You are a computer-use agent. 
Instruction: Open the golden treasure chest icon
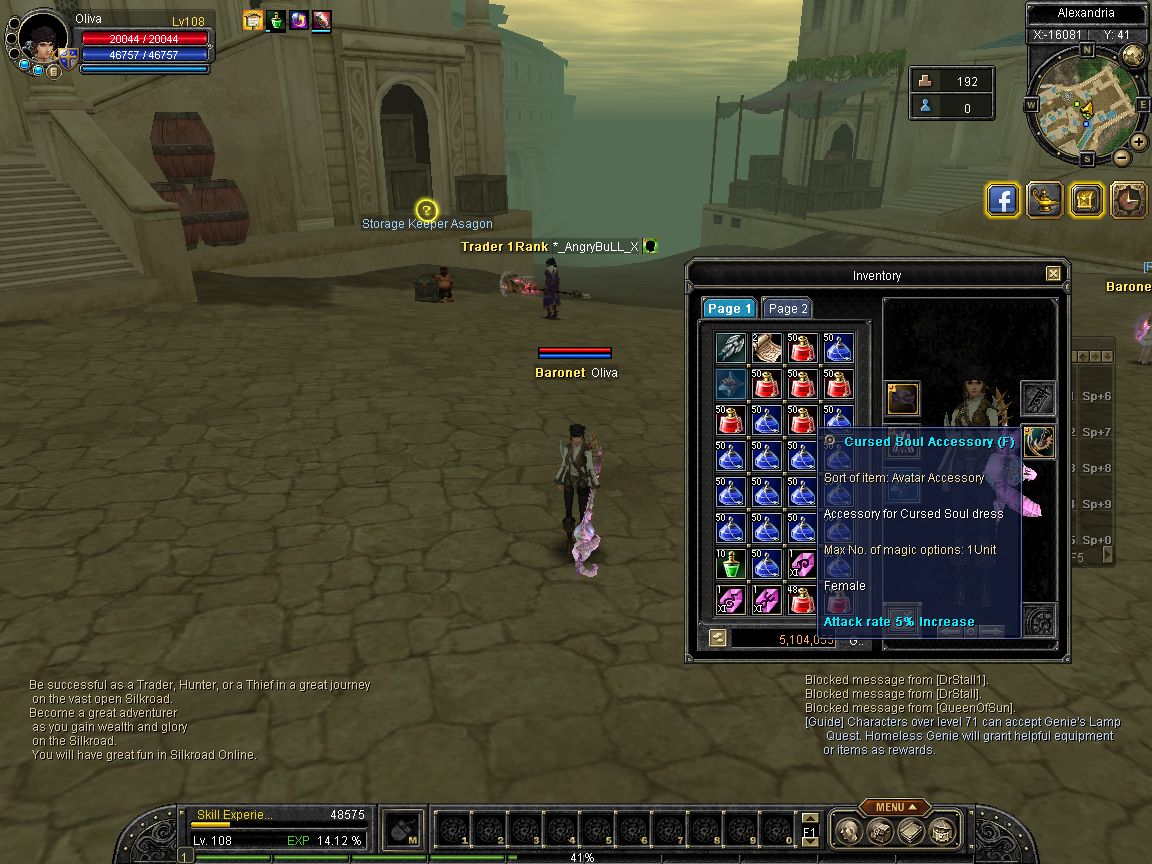pyautogui.click(x=1087, y=200)
